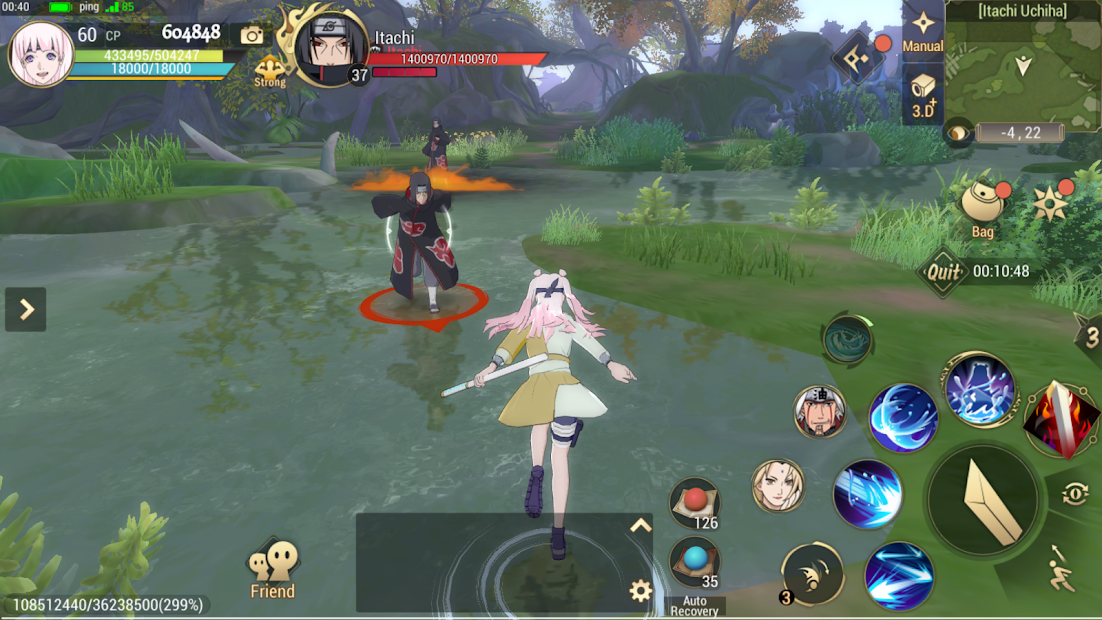Tap the camera screenshot icon
Viewport: 1102px width, 620px height.
coord(252,36)
